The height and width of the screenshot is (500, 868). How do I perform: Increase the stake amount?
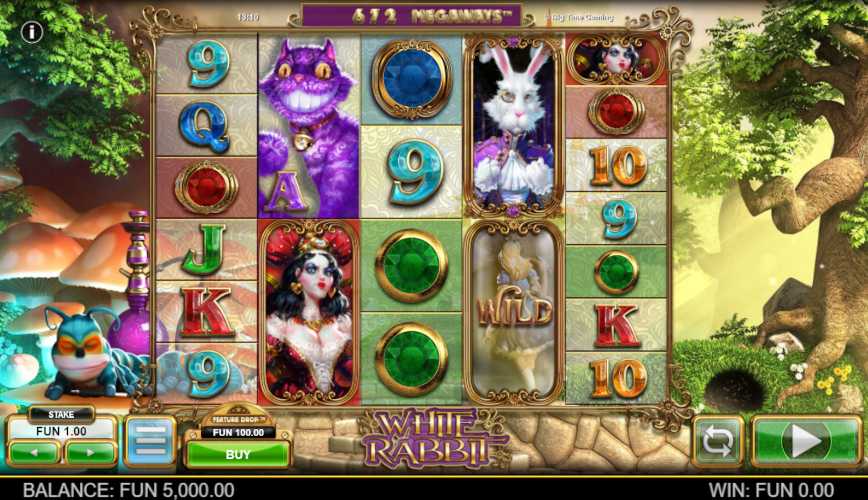click(x=90, y=452)
